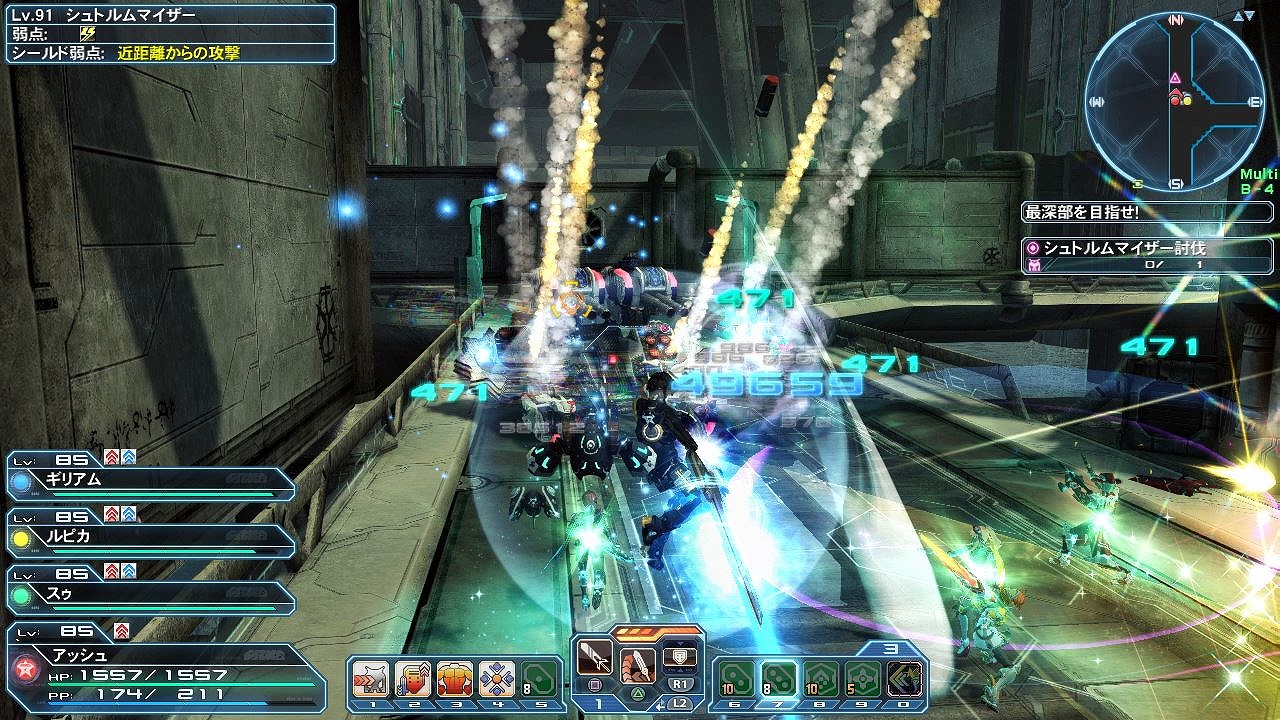The width and height of the screenshot is (1280, 720).
Task: Open the シュトルムマイザー討伐 objective tracker
Action: coord(1146,256)
